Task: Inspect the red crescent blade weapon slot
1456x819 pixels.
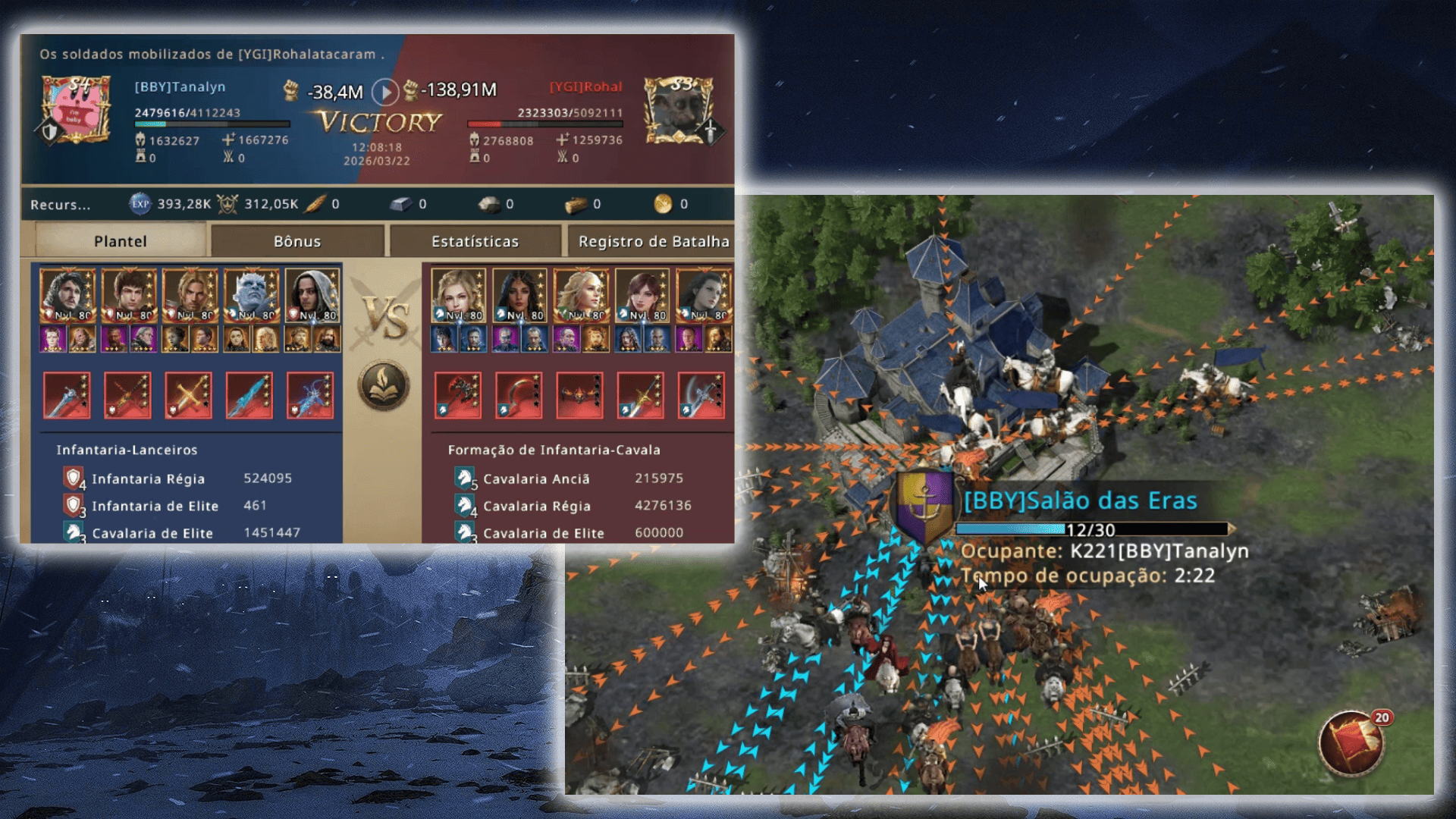Action: pos(519,395)
